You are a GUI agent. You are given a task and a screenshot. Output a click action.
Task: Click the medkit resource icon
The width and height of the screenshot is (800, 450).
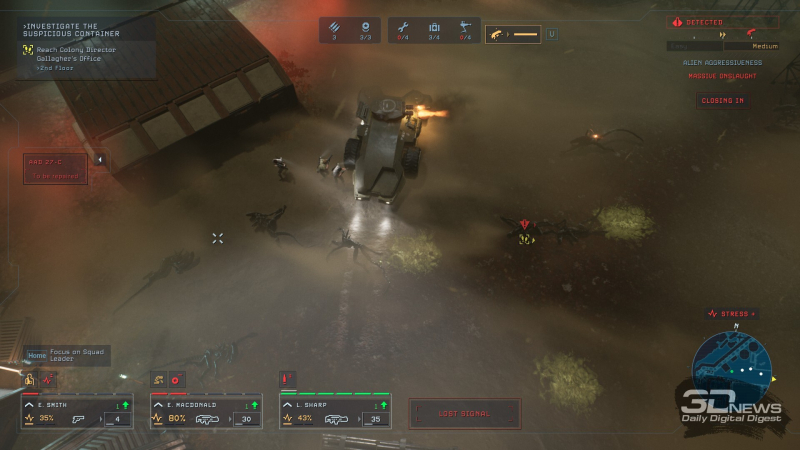(x=434, y=28)
